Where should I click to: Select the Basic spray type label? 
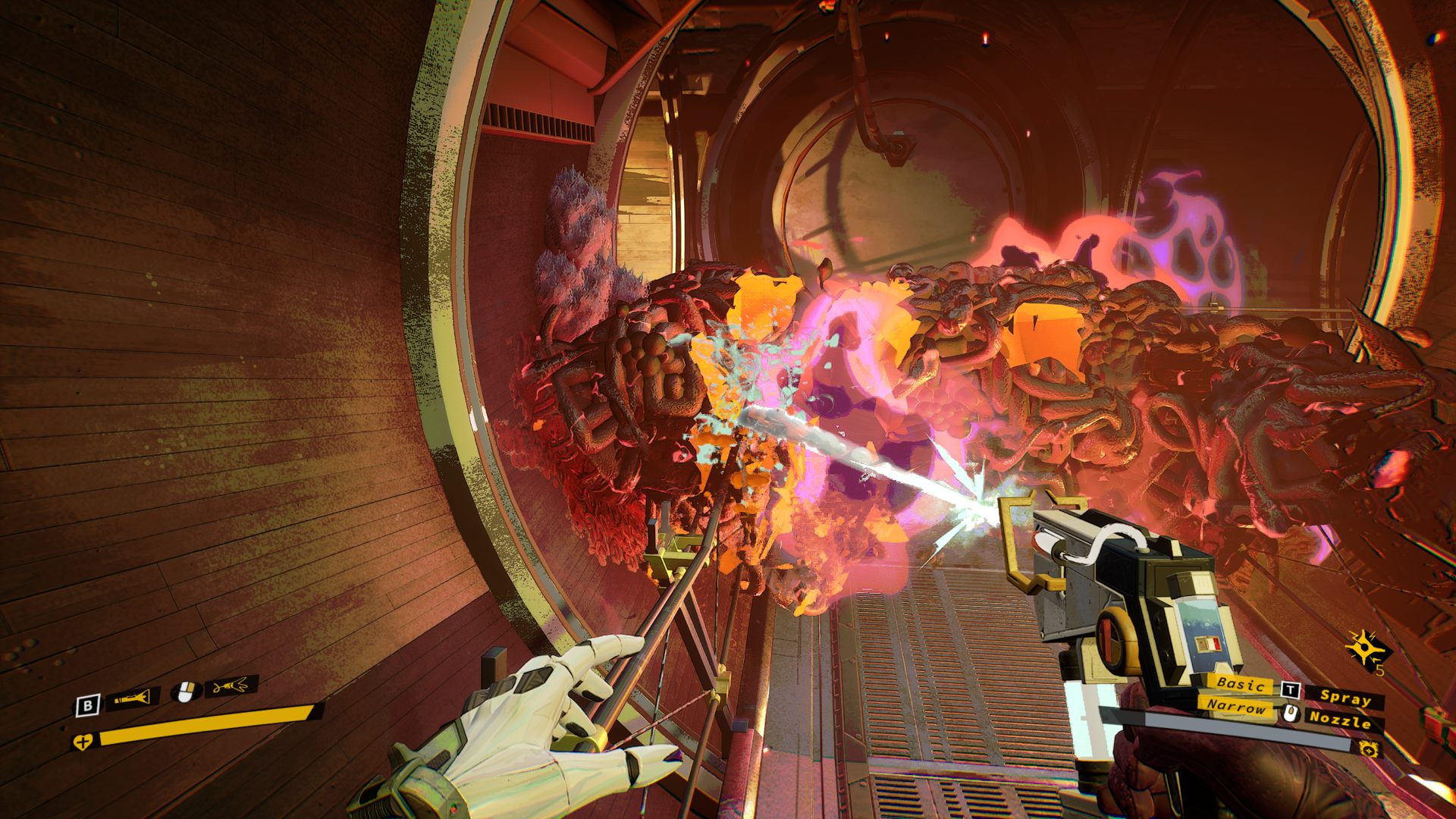1241,684
